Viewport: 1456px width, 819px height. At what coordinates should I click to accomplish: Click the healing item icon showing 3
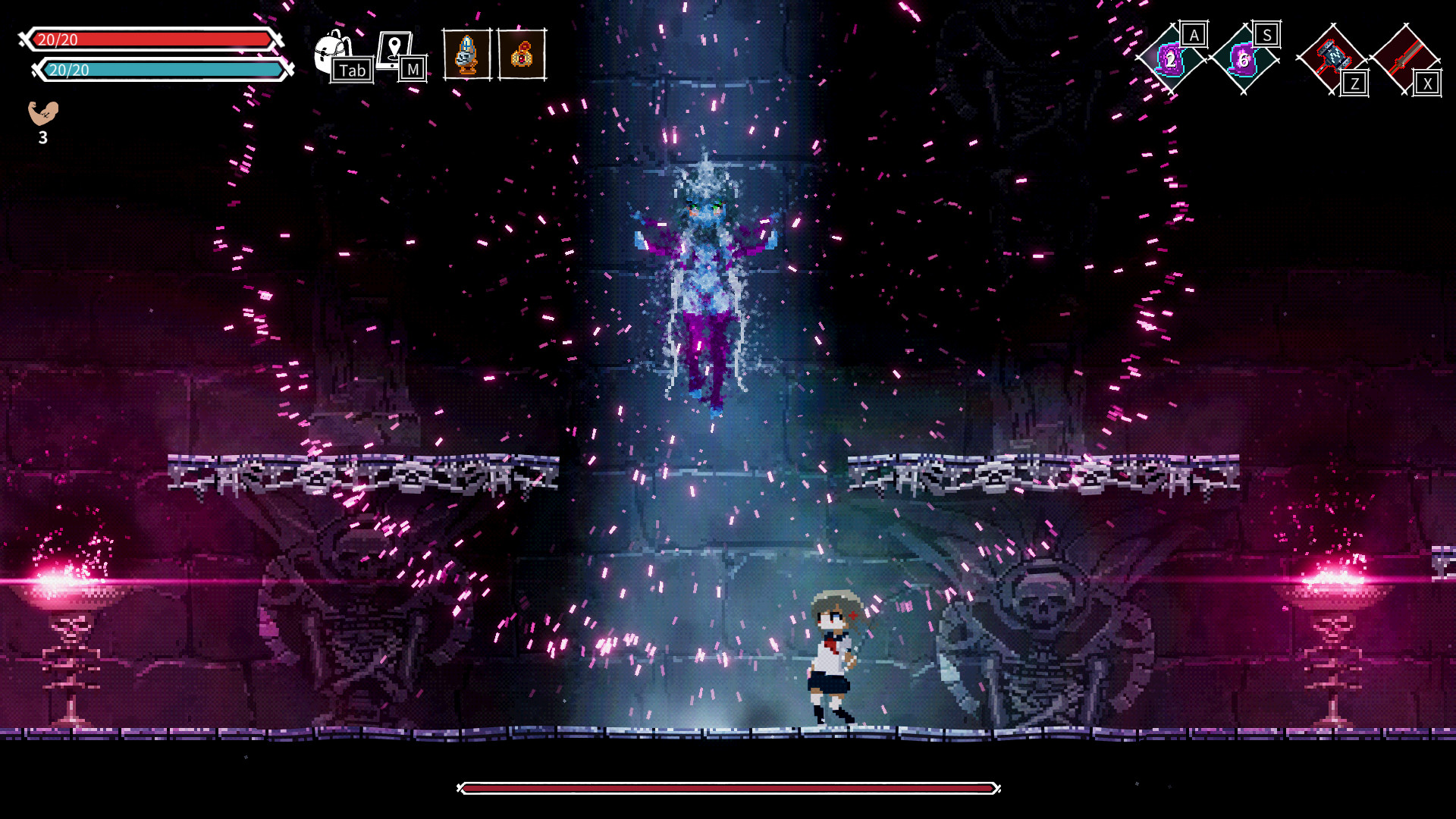pos(43,114)
